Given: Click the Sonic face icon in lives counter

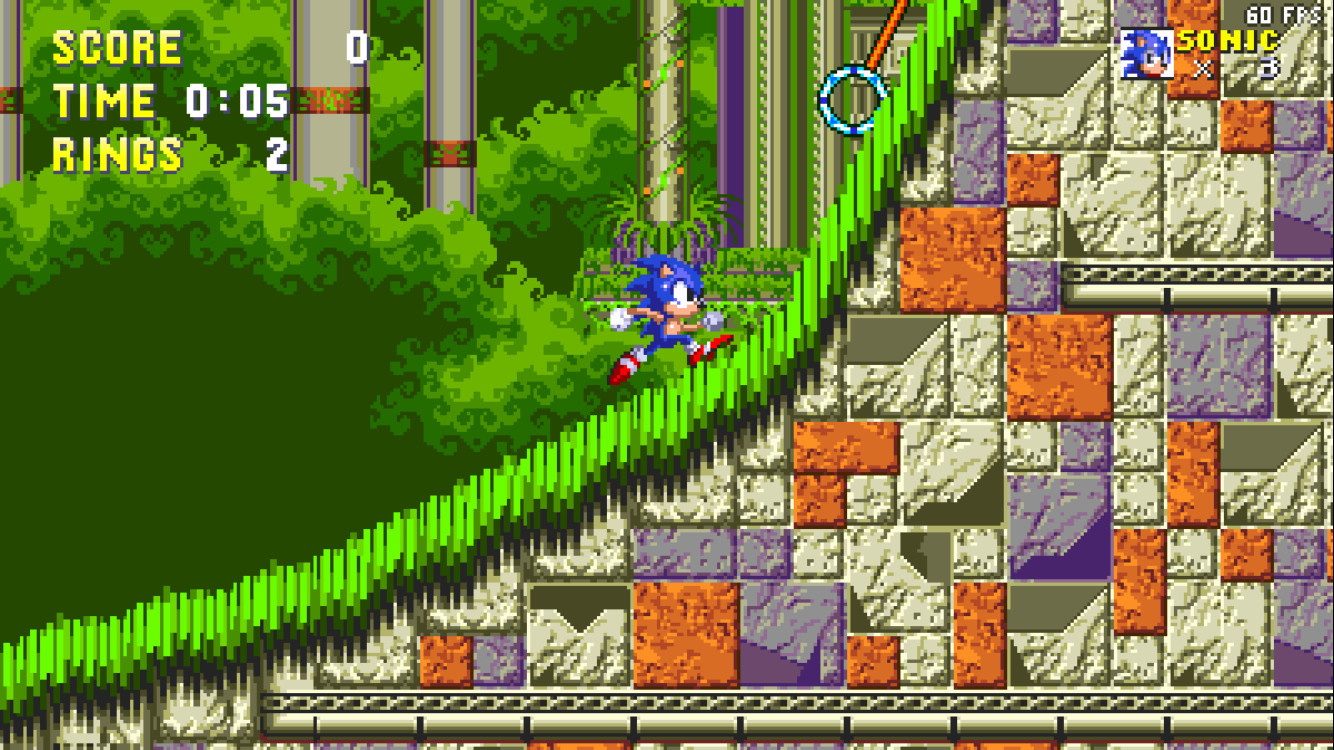Looking at the screenshot, I should tap(1148, 53).
